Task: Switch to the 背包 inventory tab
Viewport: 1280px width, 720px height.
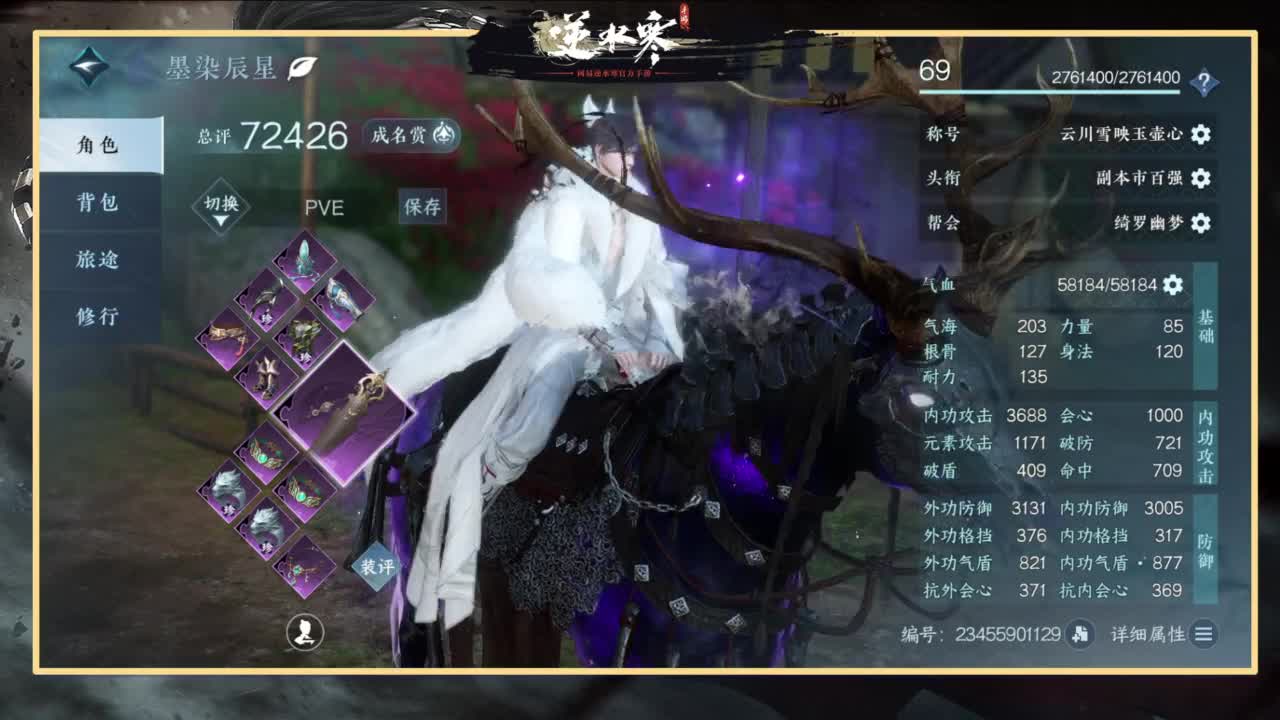Action: [99, 202]
